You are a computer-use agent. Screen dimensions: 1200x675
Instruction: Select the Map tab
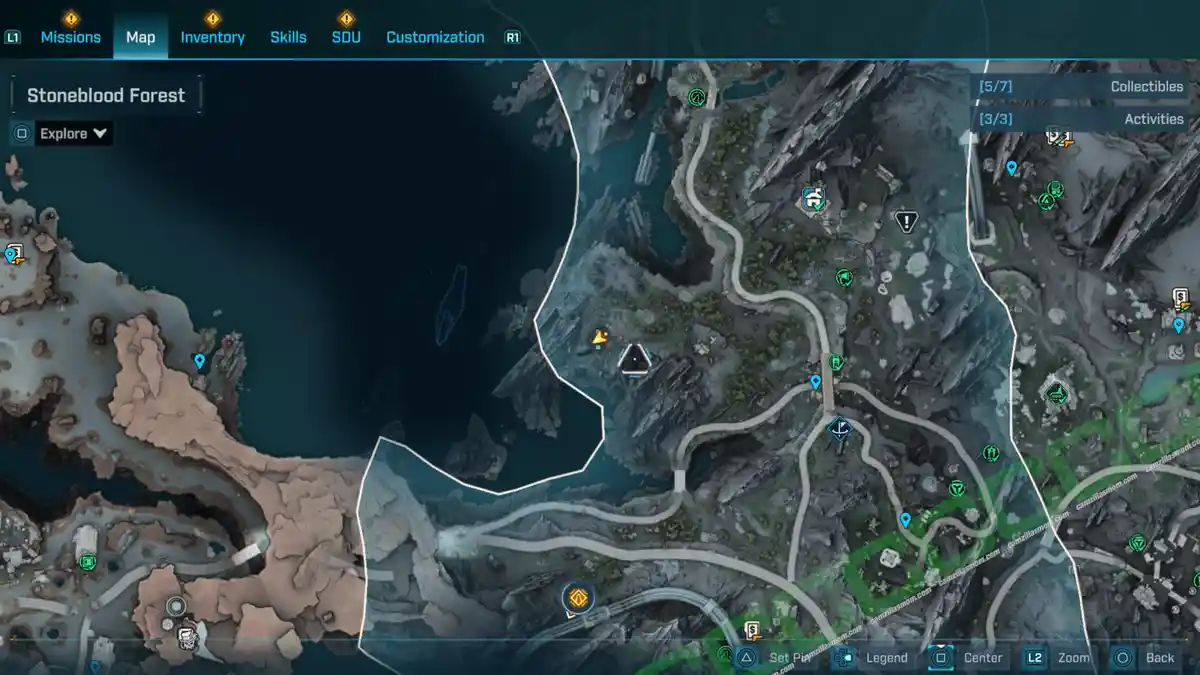(x=140, y=37)
